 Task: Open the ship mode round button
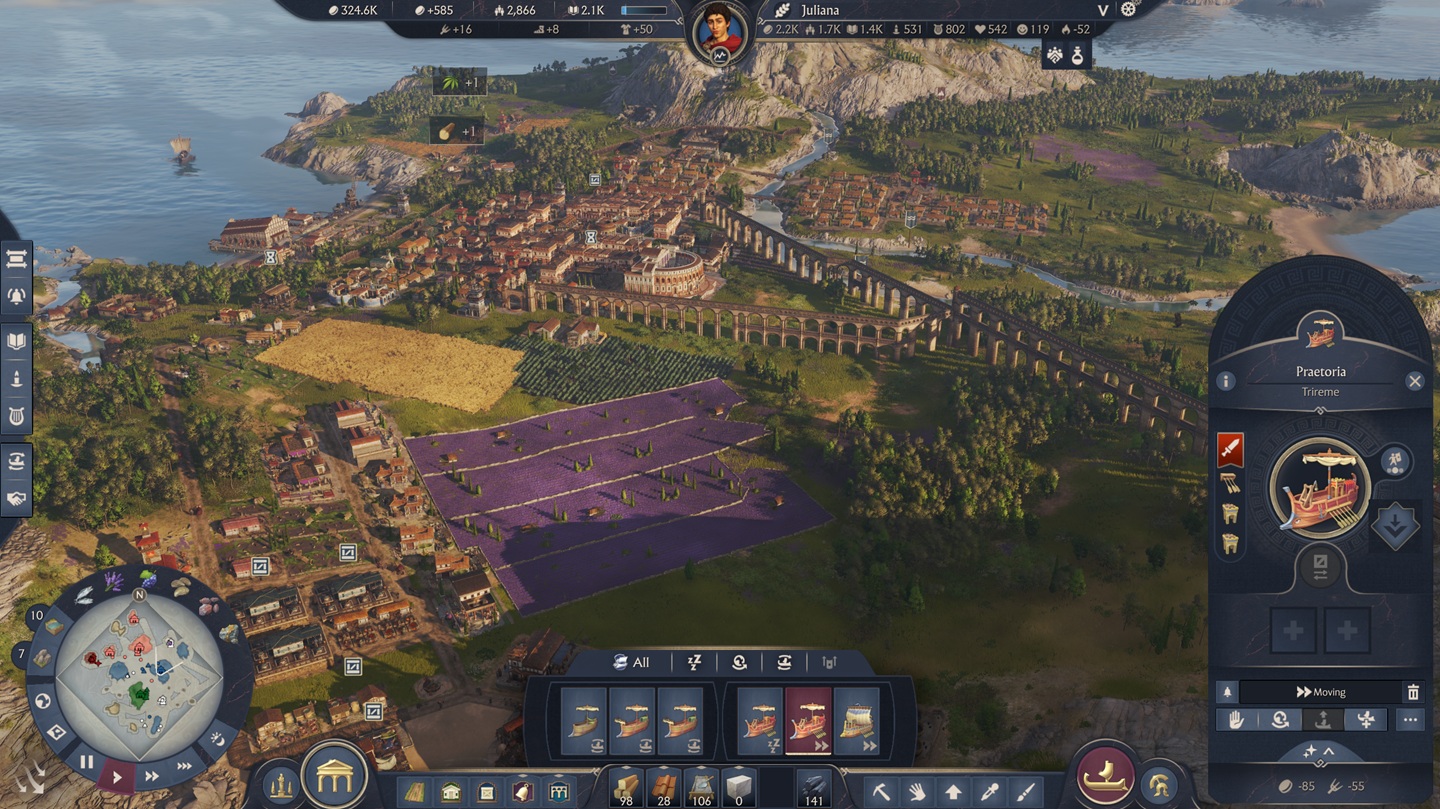1104,776
